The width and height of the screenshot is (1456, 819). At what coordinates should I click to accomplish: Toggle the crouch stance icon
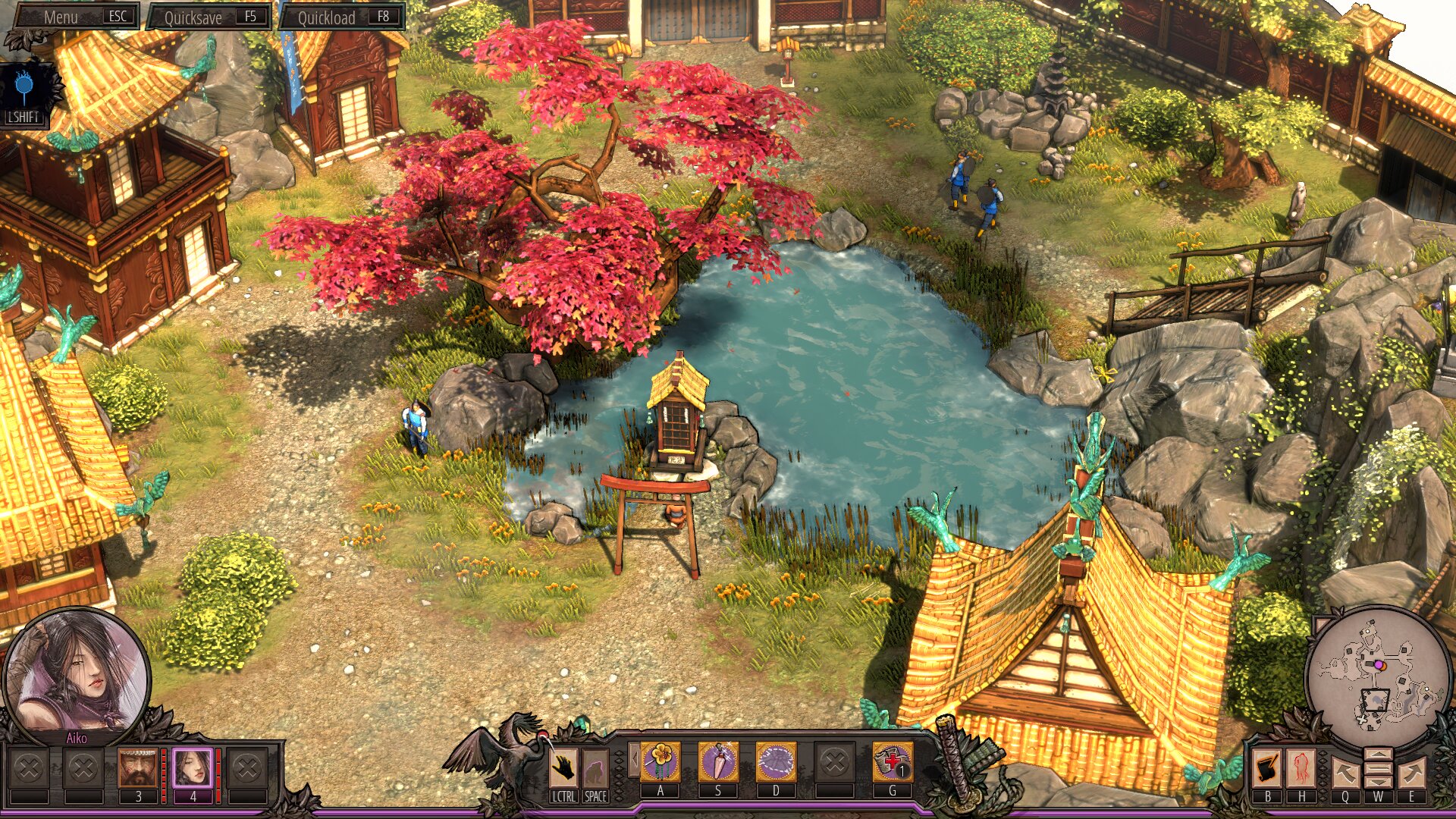point(595,767)
